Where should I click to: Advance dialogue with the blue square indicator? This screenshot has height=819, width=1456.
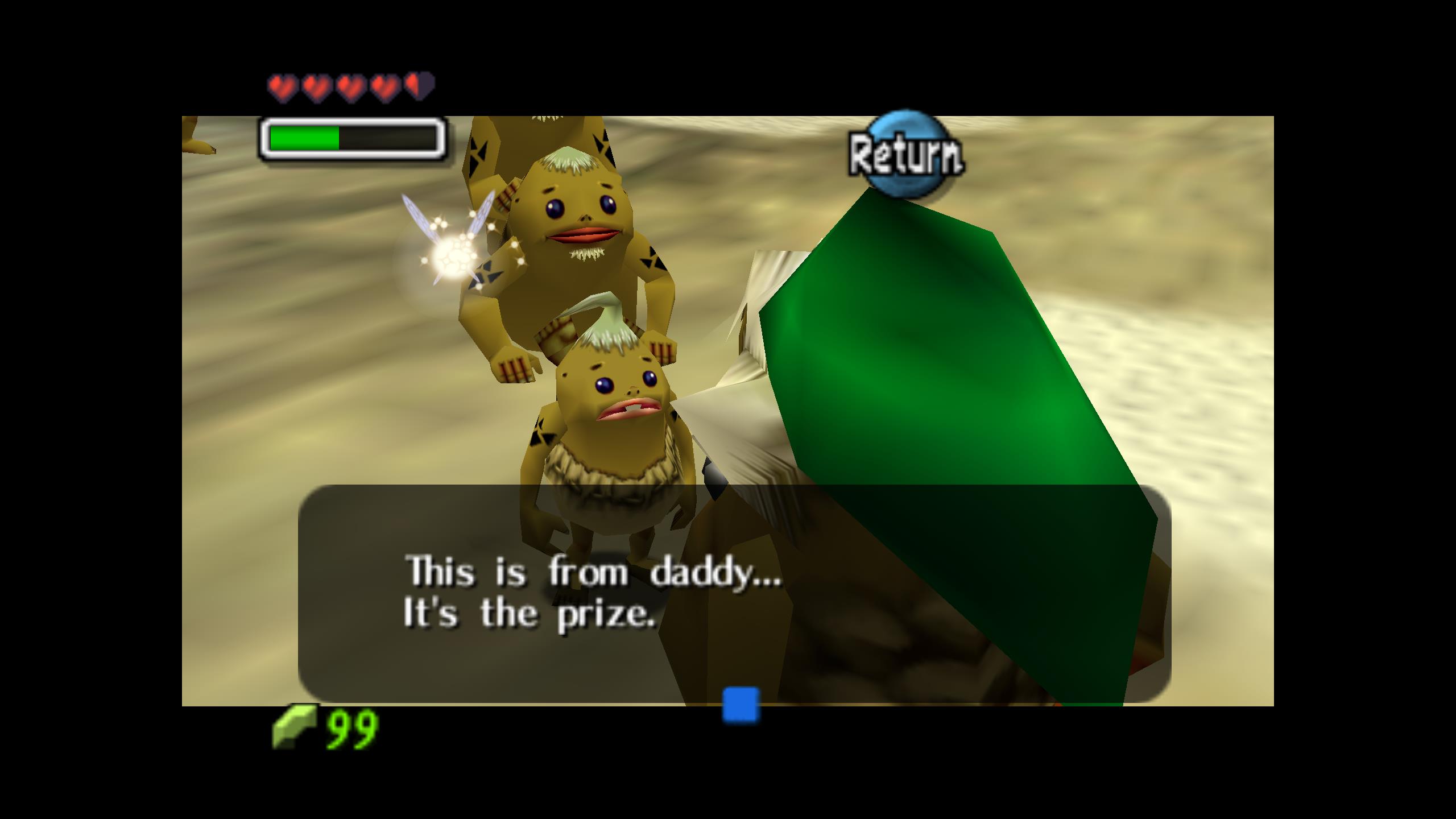741,705
